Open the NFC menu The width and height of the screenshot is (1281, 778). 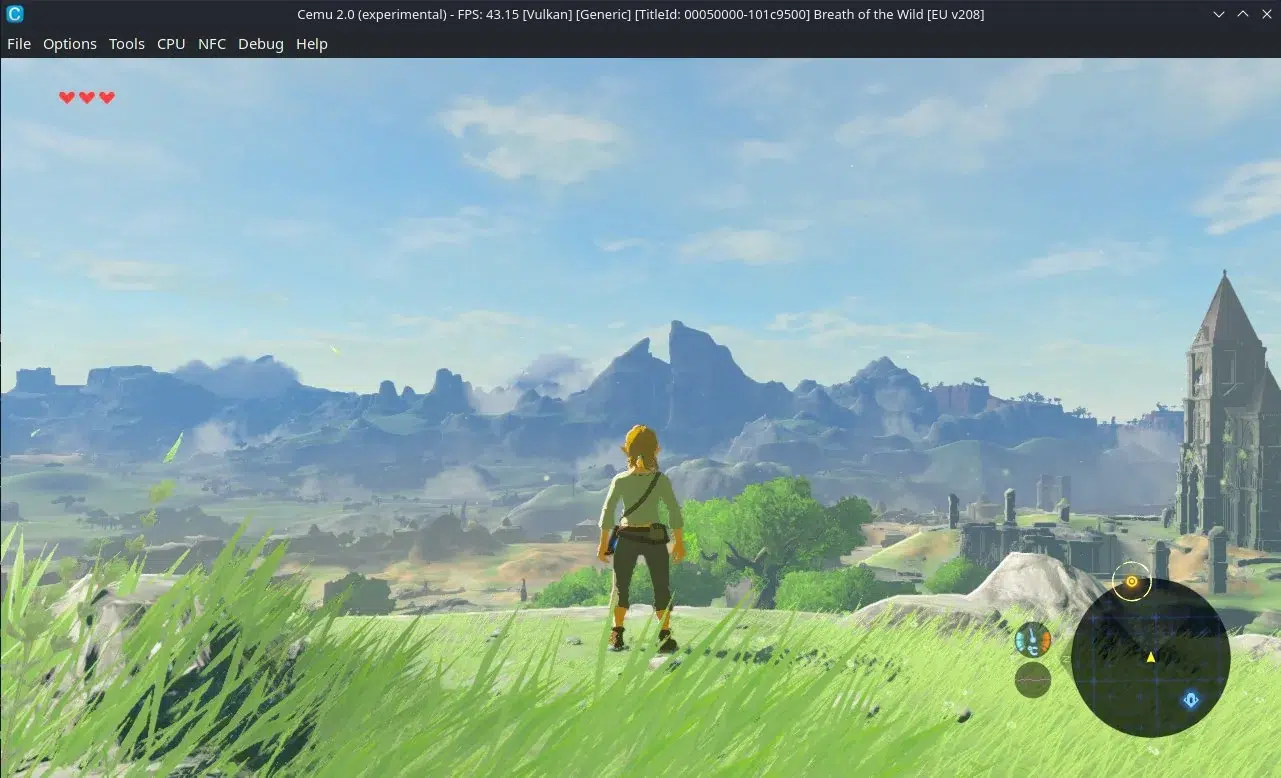point(211,44)
